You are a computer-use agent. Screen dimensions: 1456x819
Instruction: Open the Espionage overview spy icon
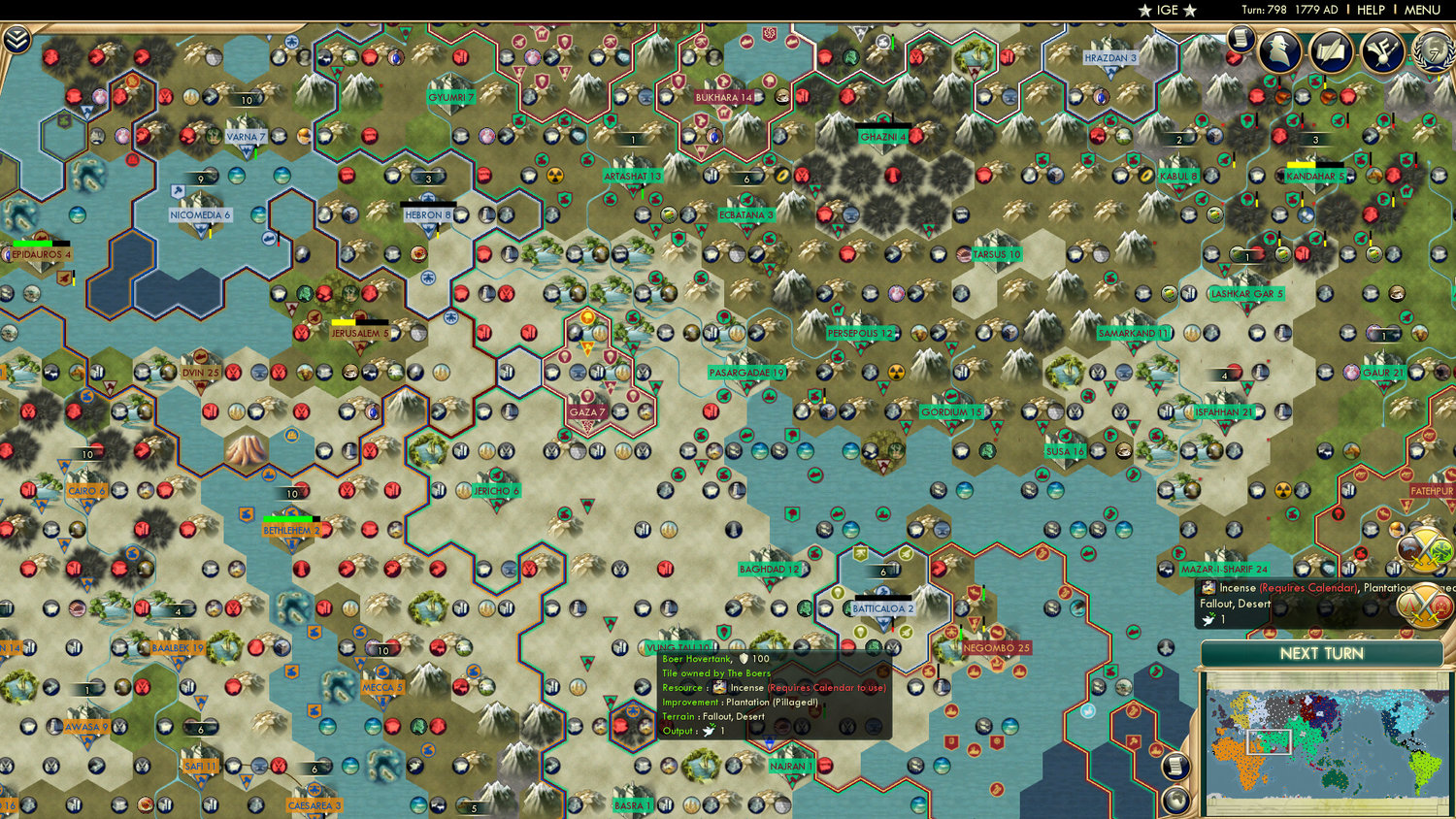click(1281, 49)
